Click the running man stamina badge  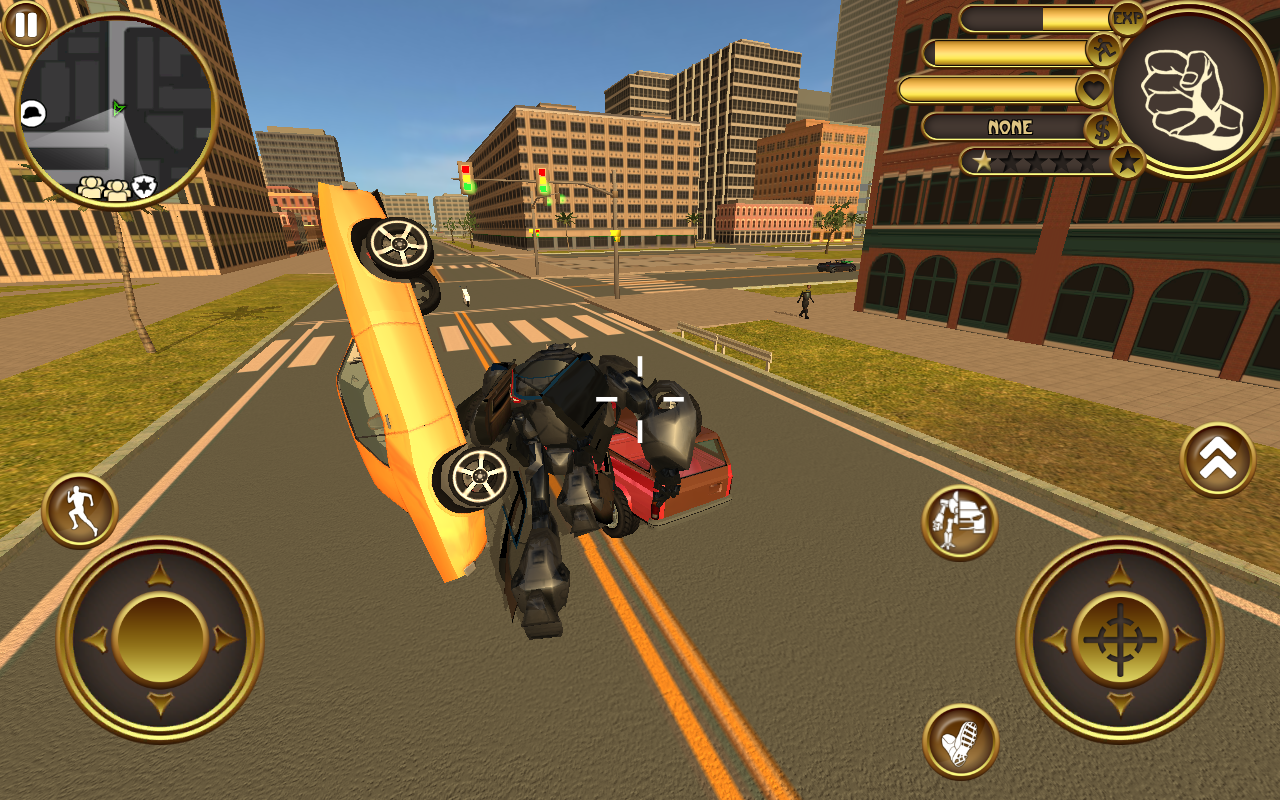pos(1103,50)
